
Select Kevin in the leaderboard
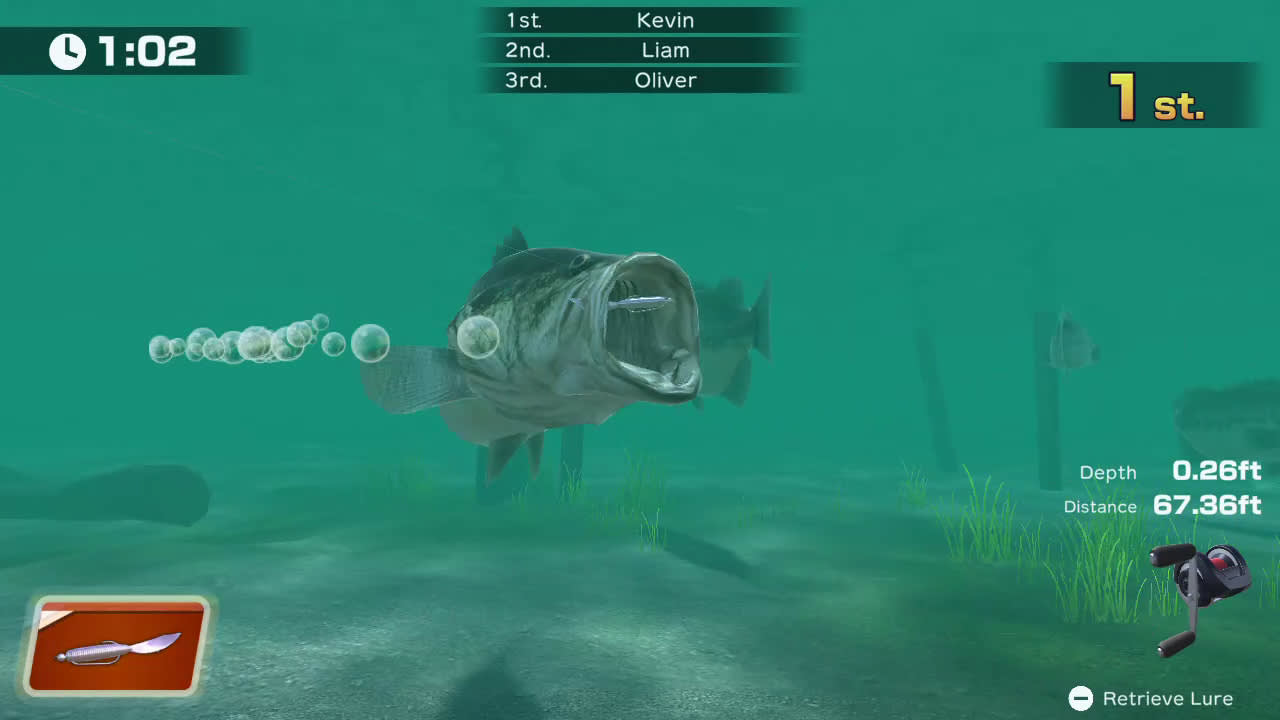click(x=665, y=20)
